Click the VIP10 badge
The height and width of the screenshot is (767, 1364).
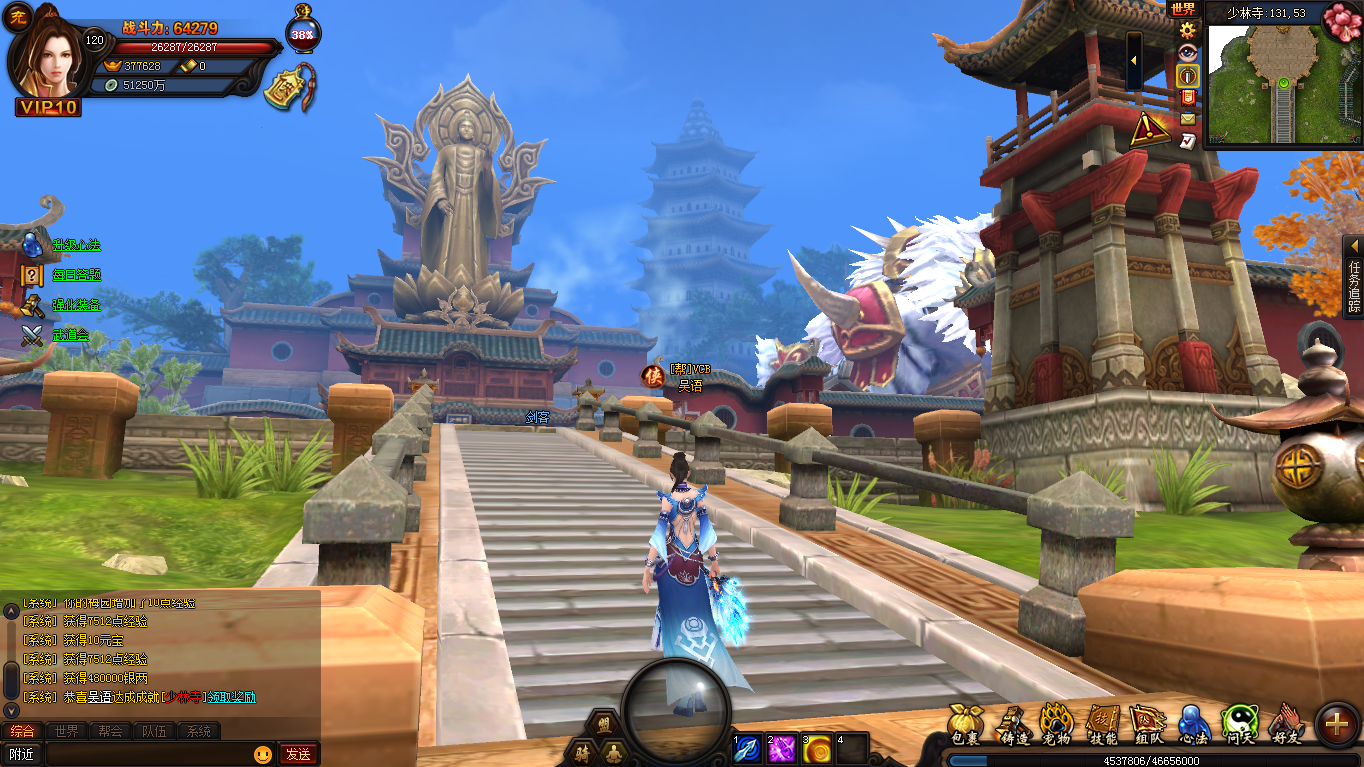coord(48,107)
